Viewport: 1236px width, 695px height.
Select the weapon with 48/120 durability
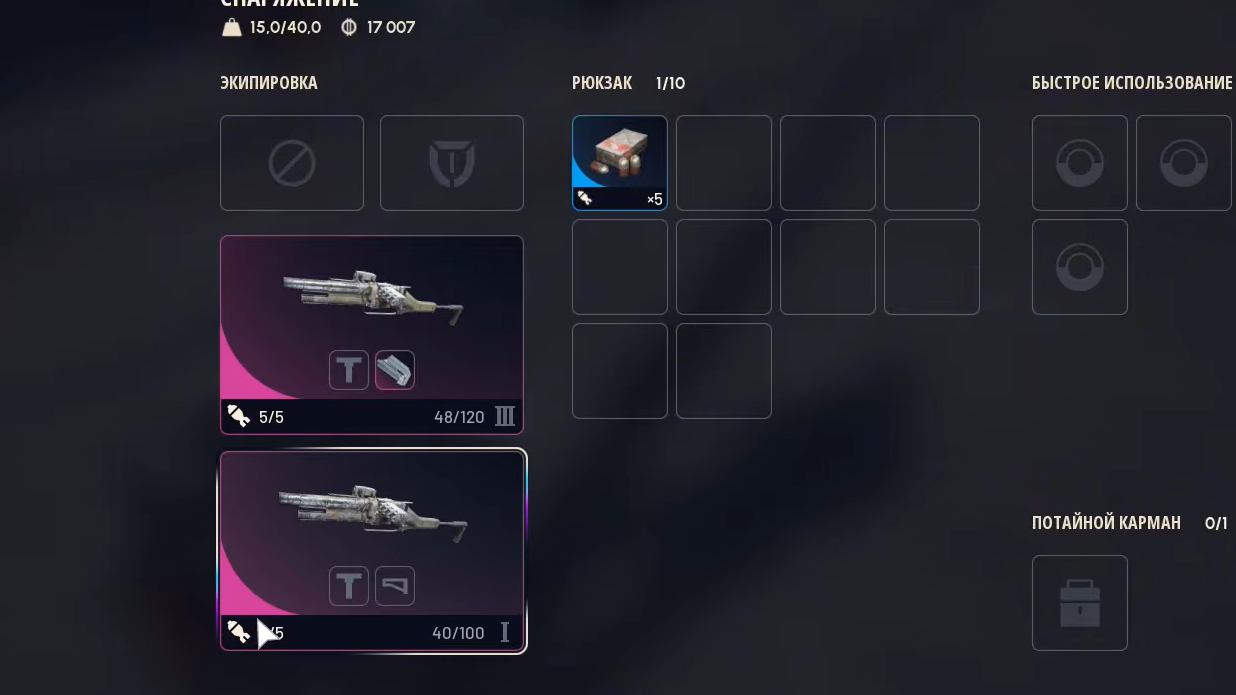click(371, 300)
